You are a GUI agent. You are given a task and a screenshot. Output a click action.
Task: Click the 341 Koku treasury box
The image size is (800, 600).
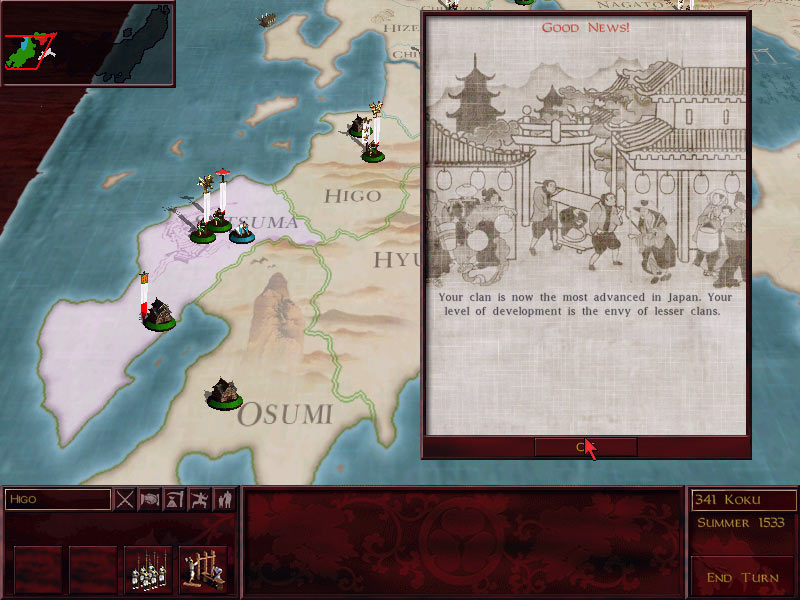tap(743, 500)
